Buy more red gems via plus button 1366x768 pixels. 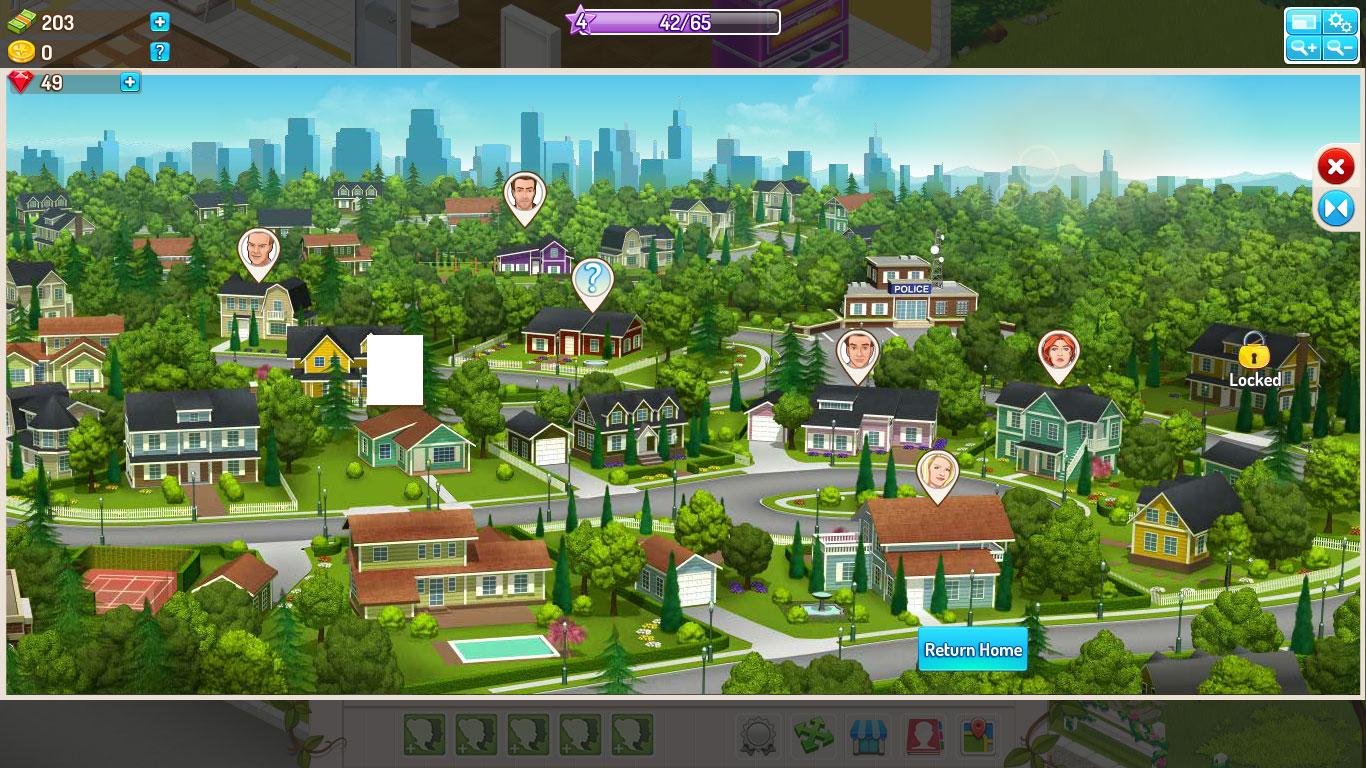[x=130, y=83]
